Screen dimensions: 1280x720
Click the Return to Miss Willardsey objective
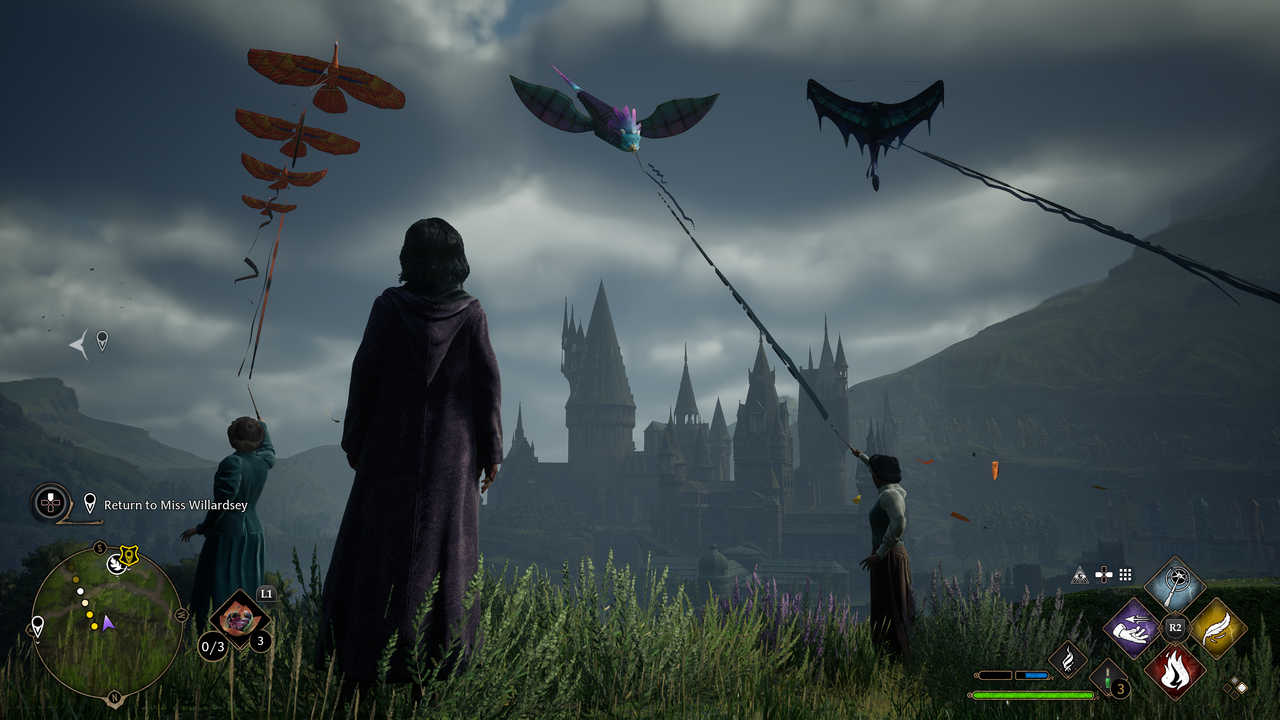(x=176, y=505)
